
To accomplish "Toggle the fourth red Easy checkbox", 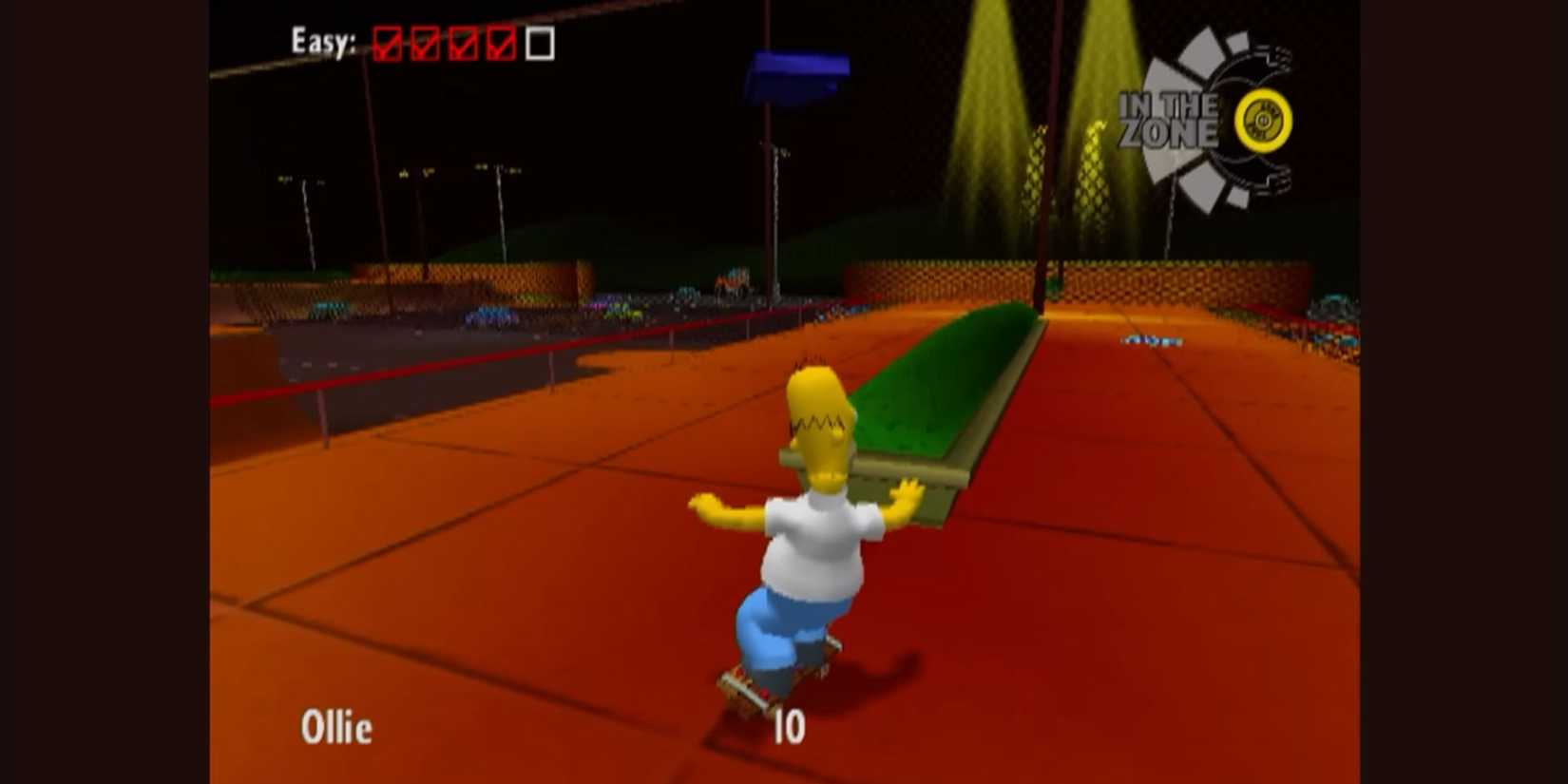I will tap(501, 43).
